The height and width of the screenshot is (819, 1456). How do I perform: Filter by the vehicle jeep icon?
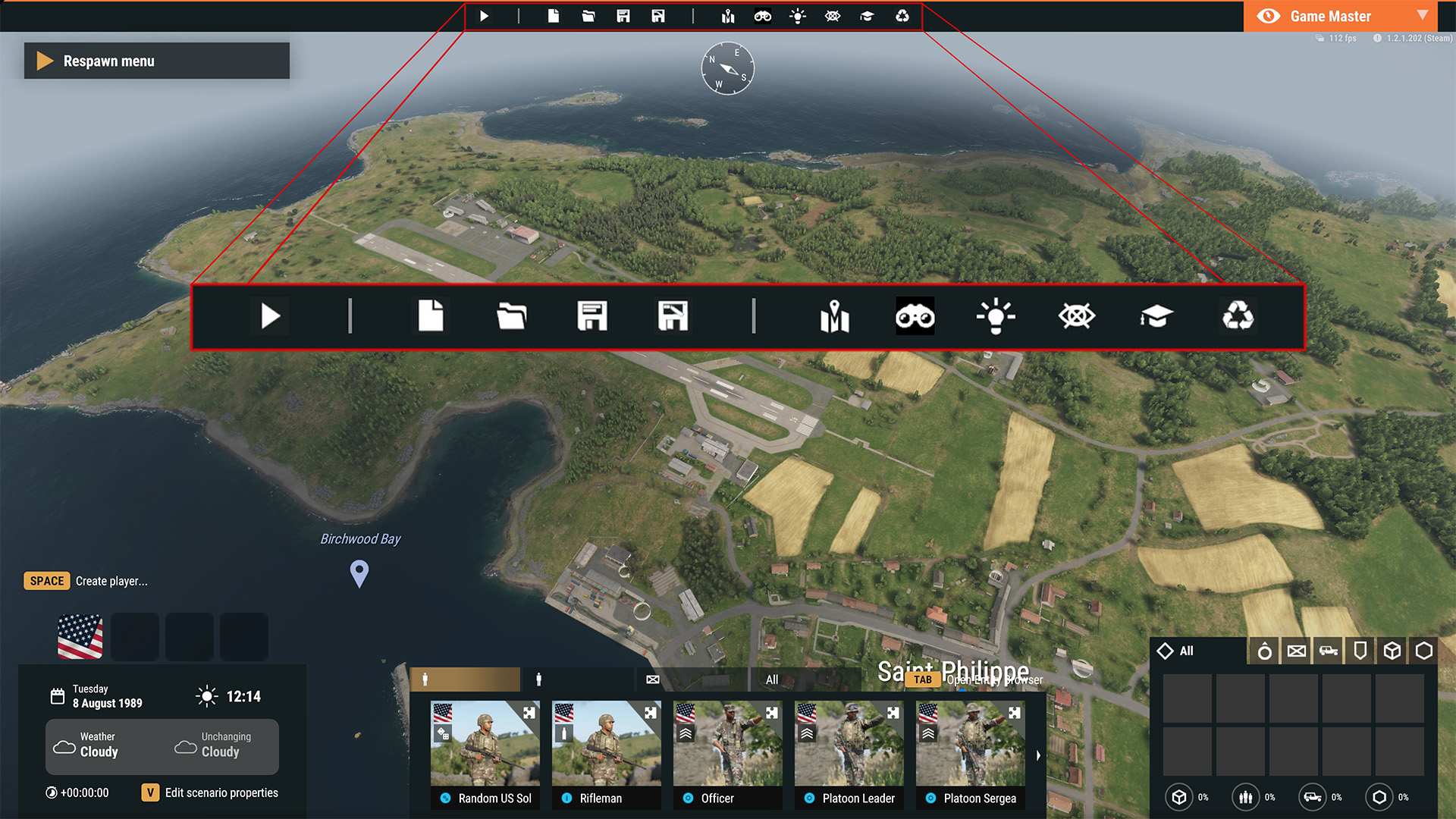click(x=1329, y=651)
